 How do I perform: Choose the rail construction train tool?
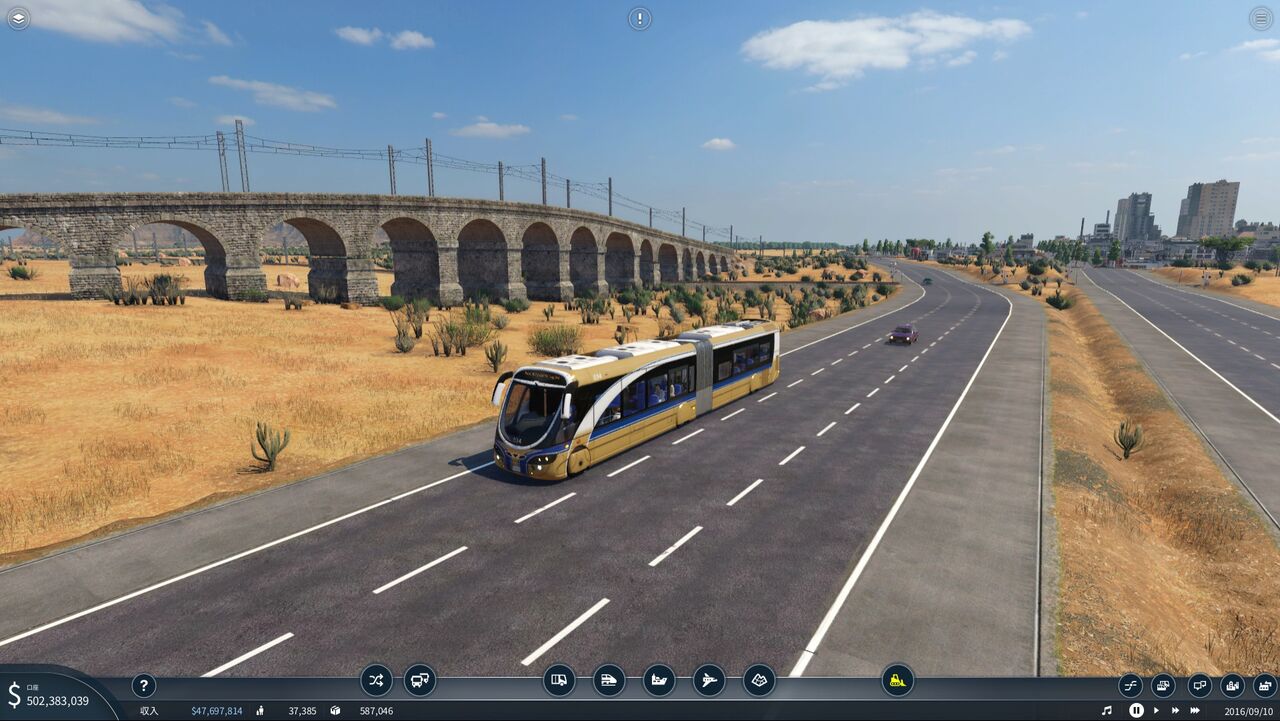pos(609,680)
